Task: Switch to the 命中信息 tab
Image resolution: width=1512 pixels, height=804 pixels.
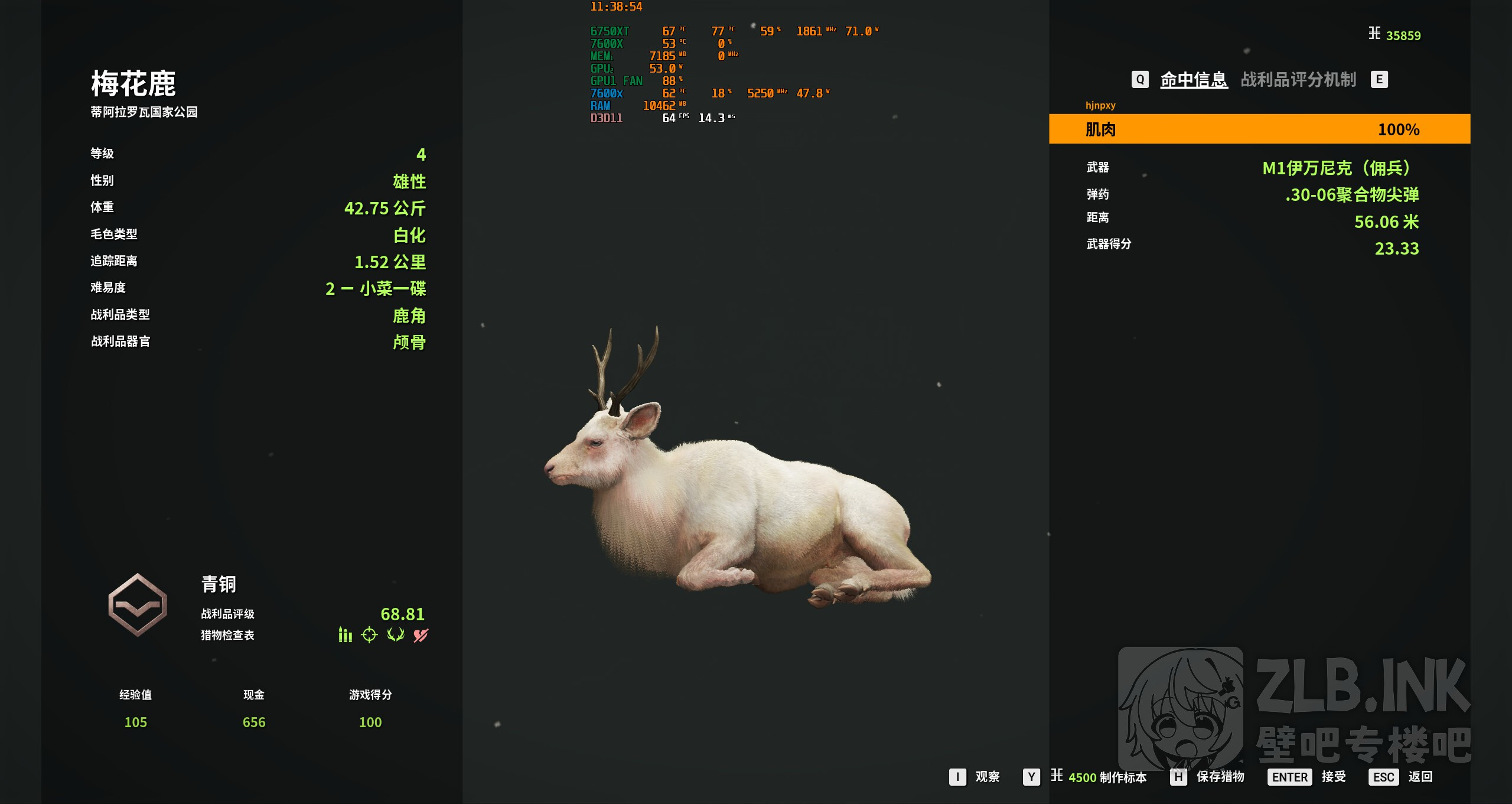Action: 1194,79
